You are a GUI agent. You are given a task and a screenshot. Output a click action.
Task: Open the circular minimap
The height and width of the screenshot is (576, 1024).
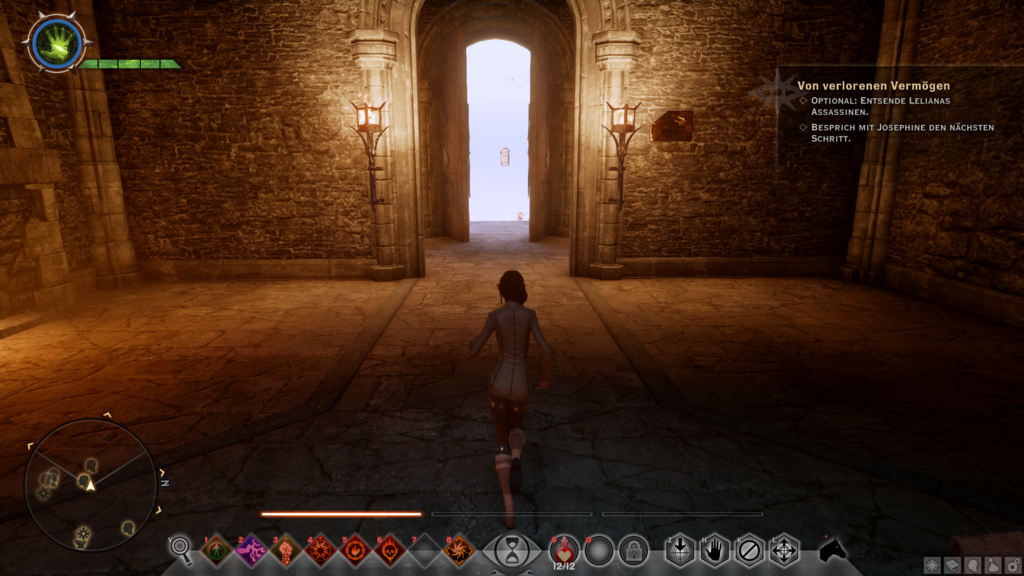[90, 485]
